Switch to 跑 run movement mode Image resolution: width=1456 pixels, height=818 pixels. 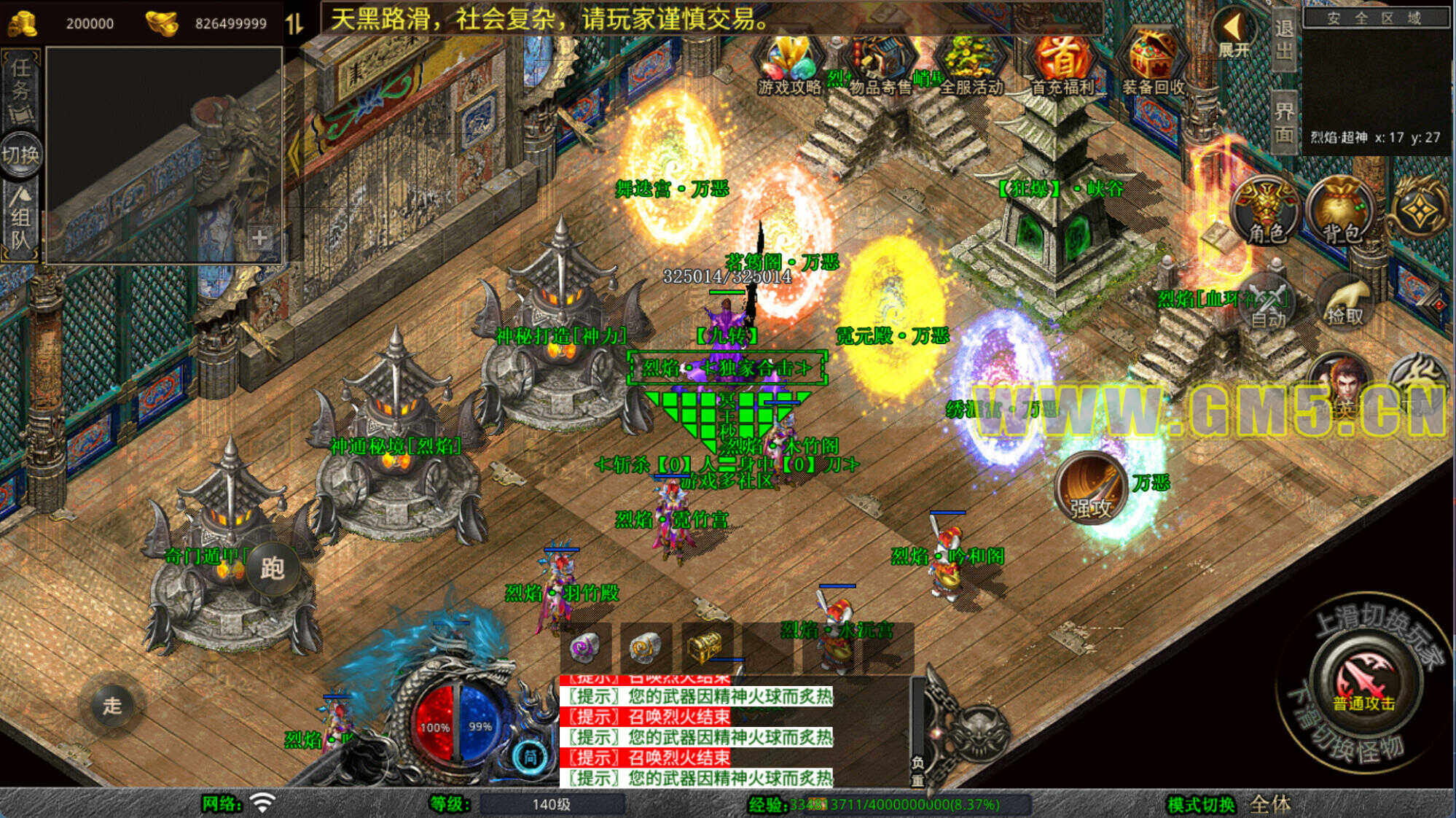pyautogui.click(x=273, y=569)
